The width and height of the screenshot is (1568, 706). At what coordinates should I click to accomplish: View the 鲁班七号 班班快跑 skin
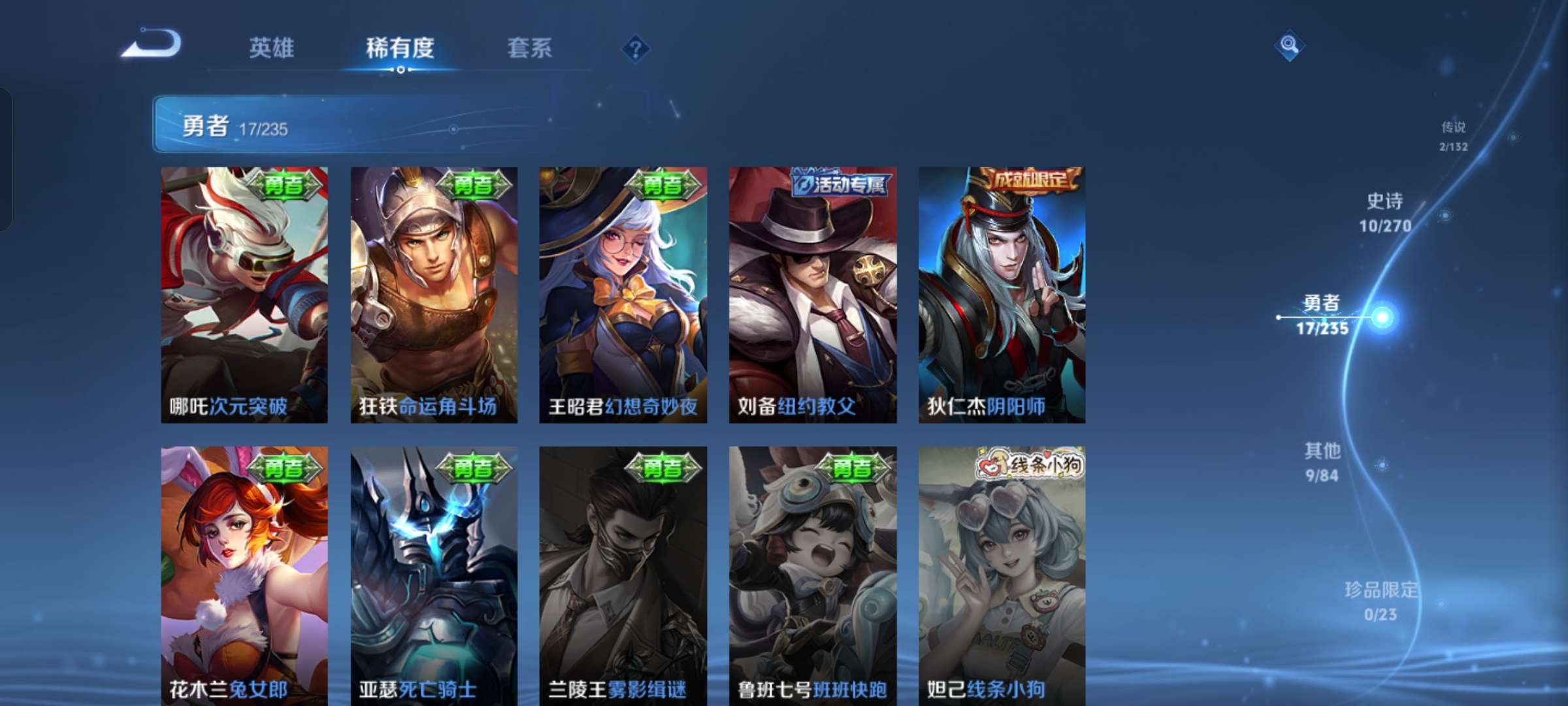pyautogui.click(x=813, y=575)
